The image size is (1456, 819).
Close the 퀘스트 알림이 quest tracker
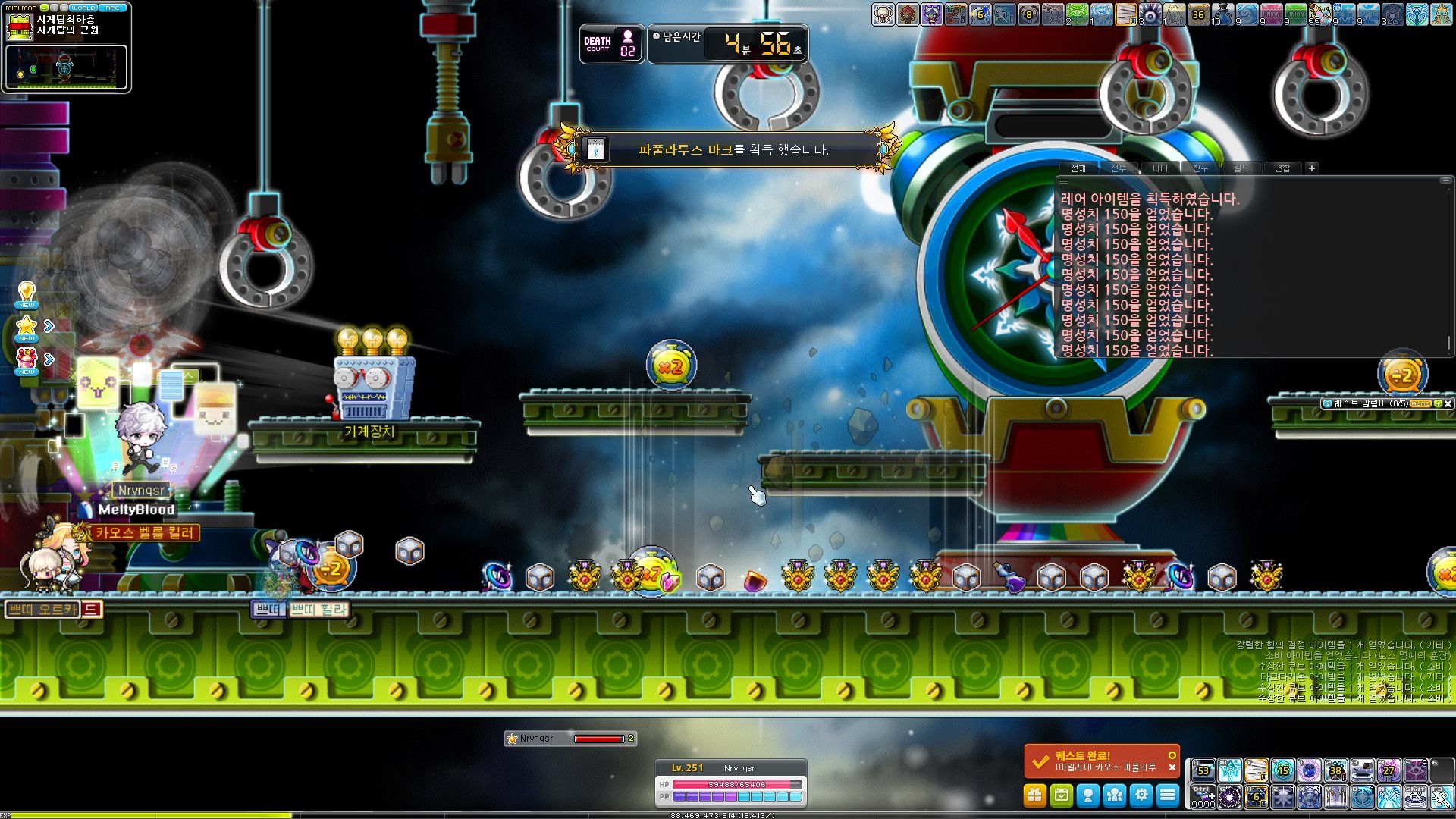(x=1448, y=404)
